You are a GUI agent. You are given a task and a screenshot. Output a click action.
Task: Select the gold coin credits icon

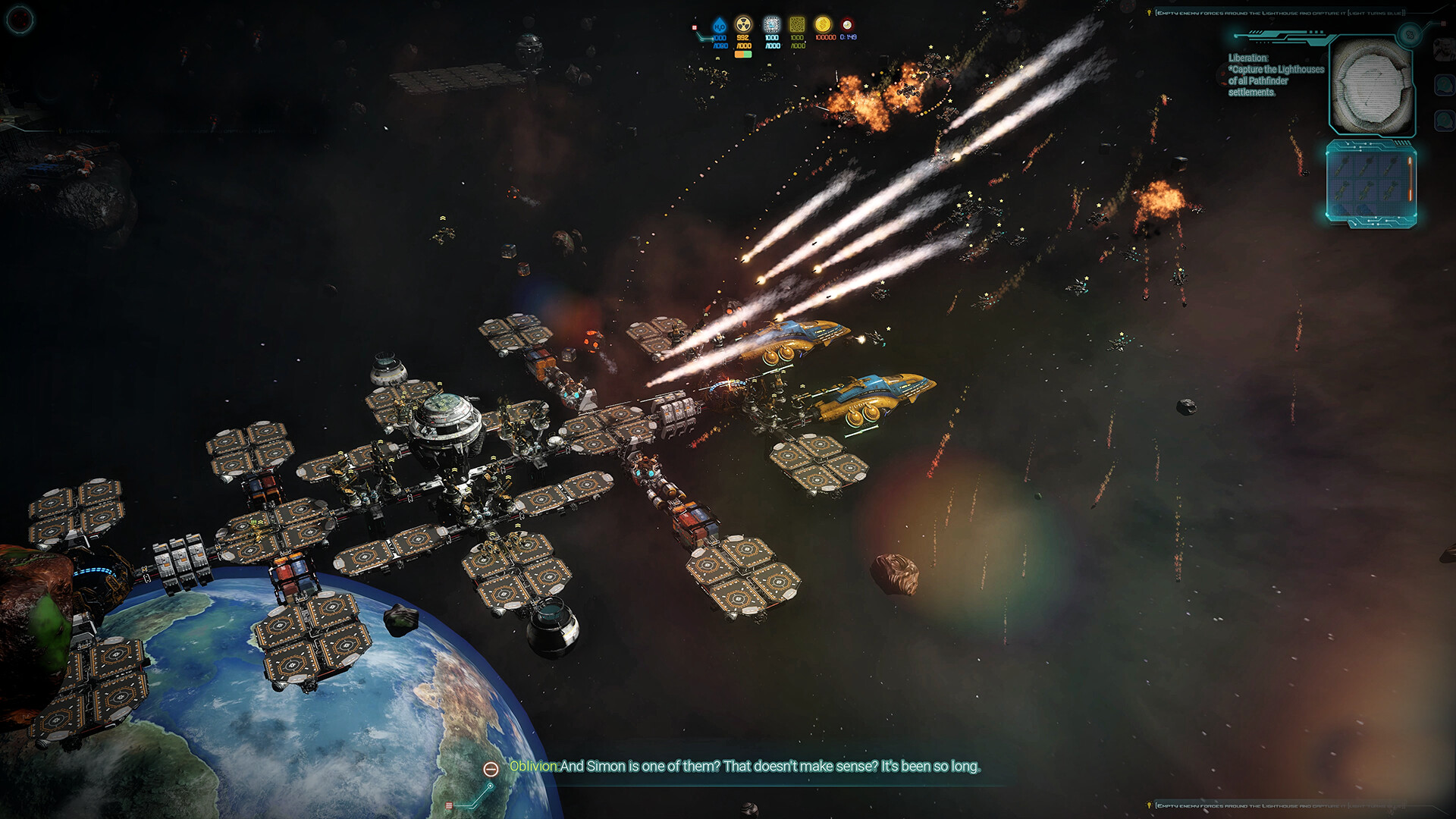[823, 24]
